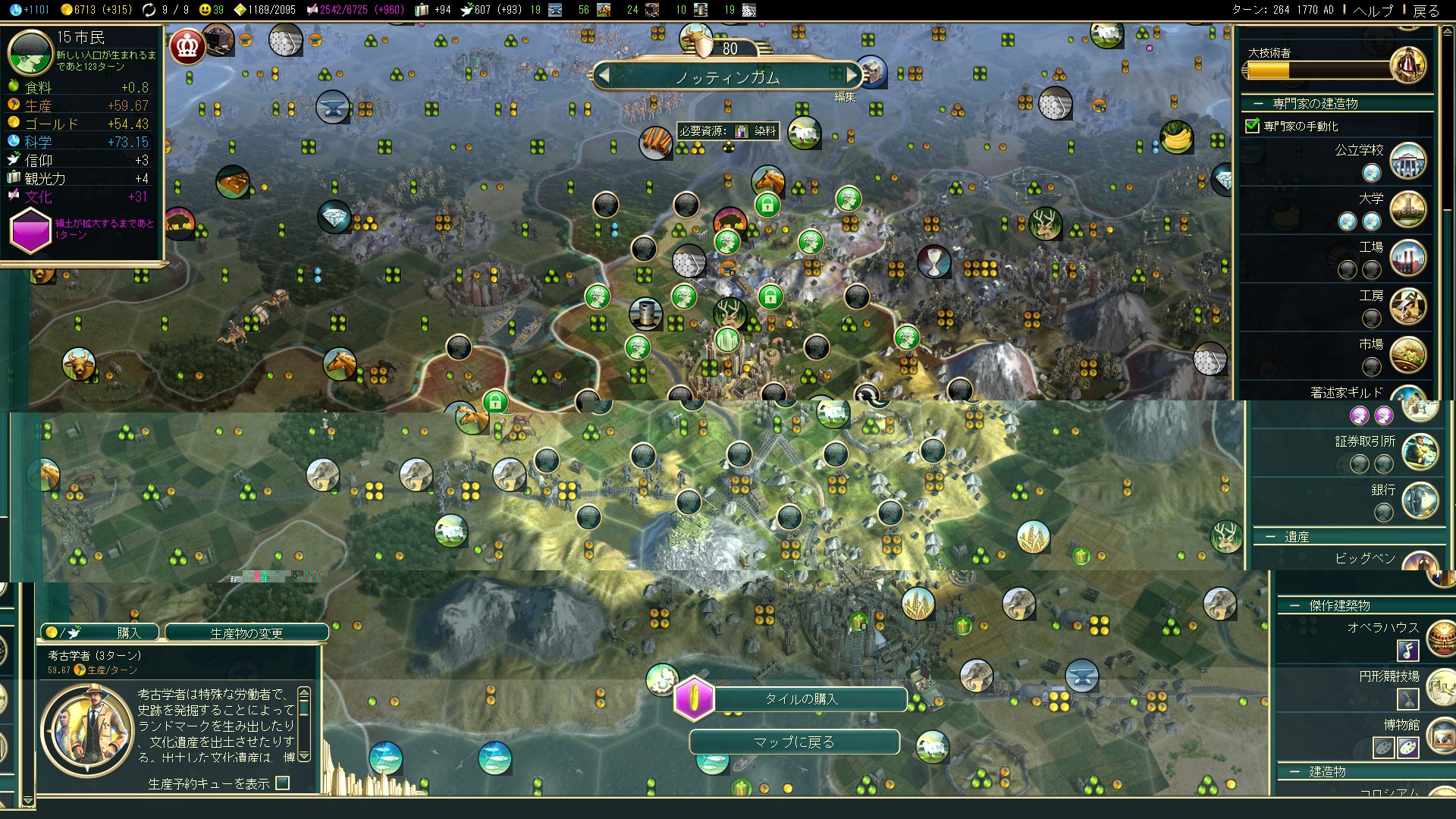The width and height of the screenshot is (1456, 819).
Task: Enable the 生産予約キューを表示 checkbox
Action: point(283,783)
